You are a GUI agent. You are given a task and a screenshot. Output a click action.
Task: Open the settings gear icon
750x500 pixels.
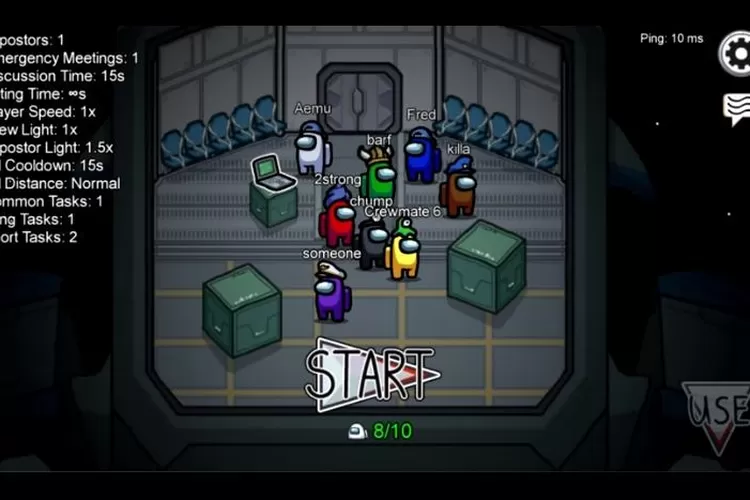[738, 53]
